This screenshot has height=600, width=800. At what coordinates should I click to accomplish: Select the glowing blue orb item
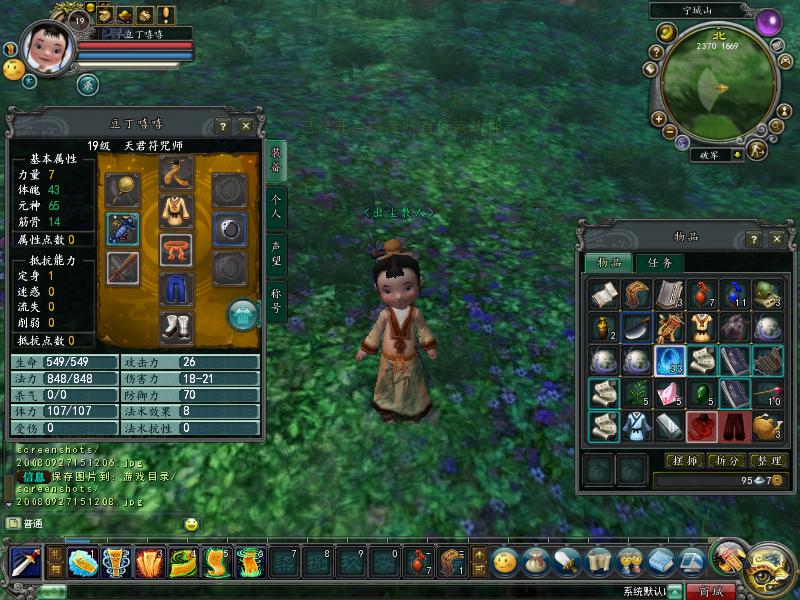click(x=669, y=360)
